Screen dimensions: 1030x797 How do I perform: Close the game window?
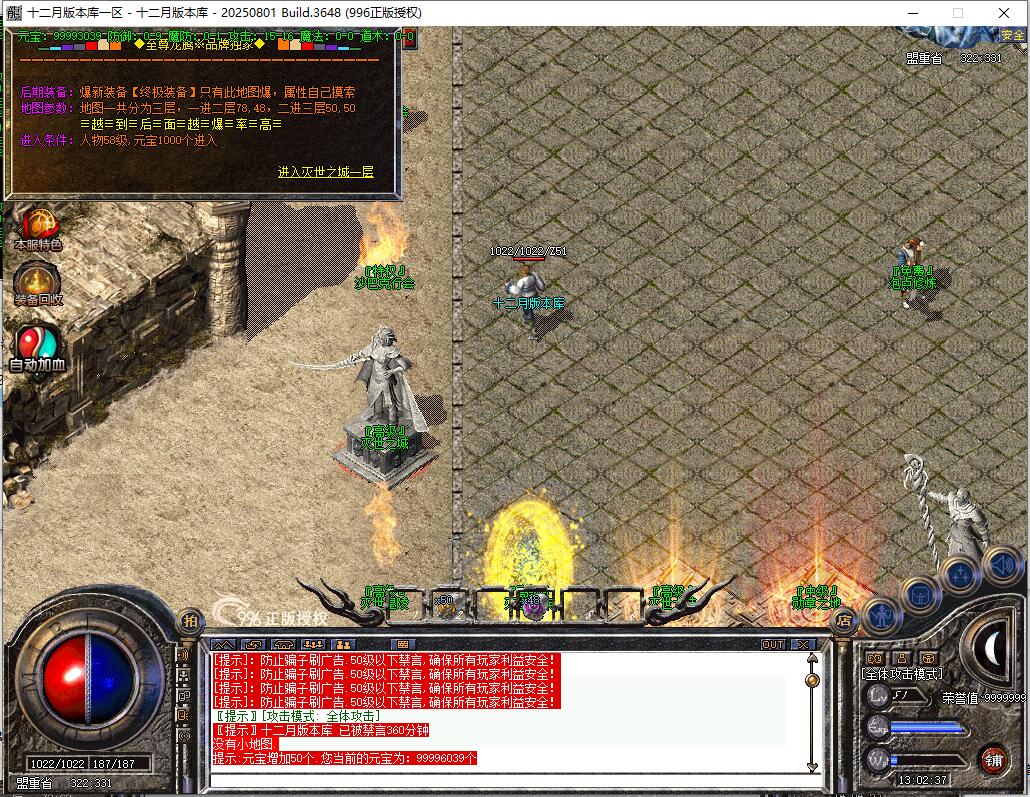tap(1004, 13)
